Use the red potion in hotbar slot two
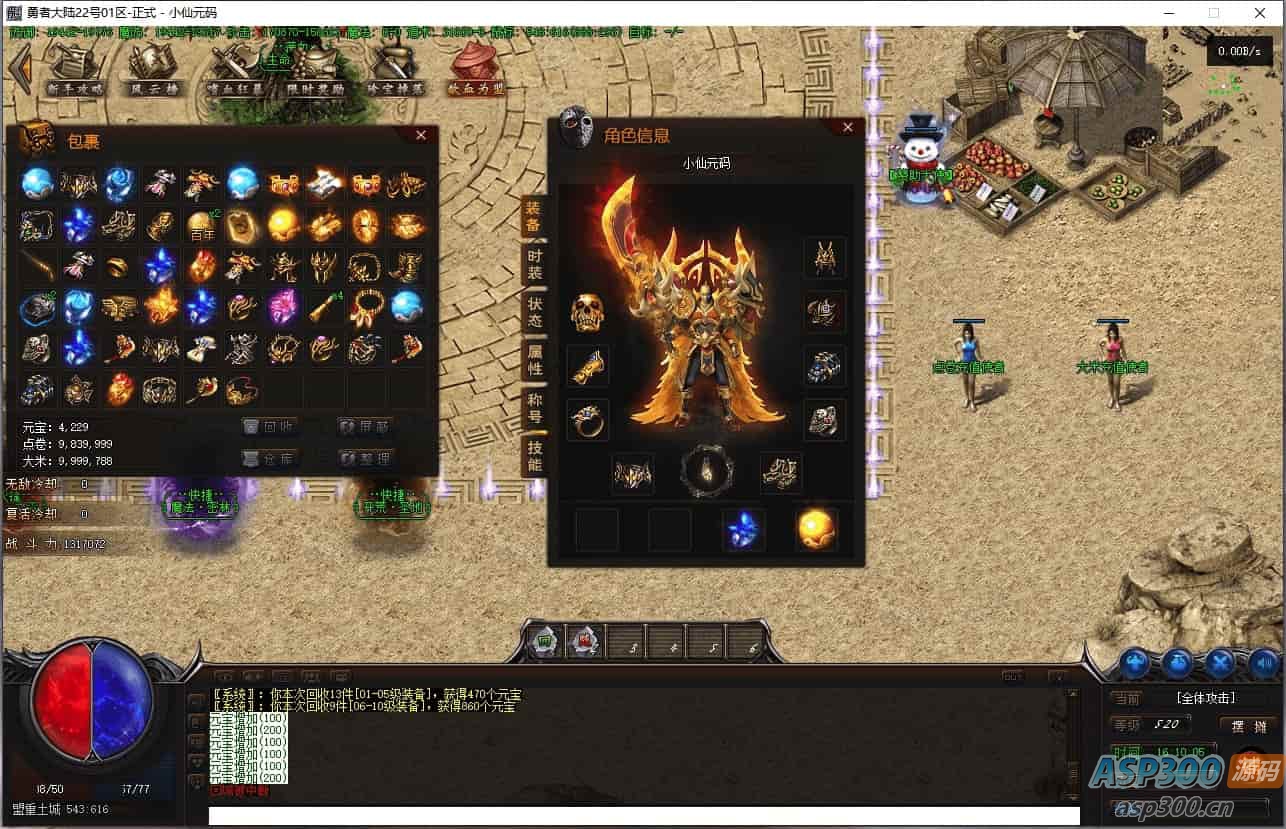The width and height of the screenshot is (1286, 829). (x=585, y=642)
